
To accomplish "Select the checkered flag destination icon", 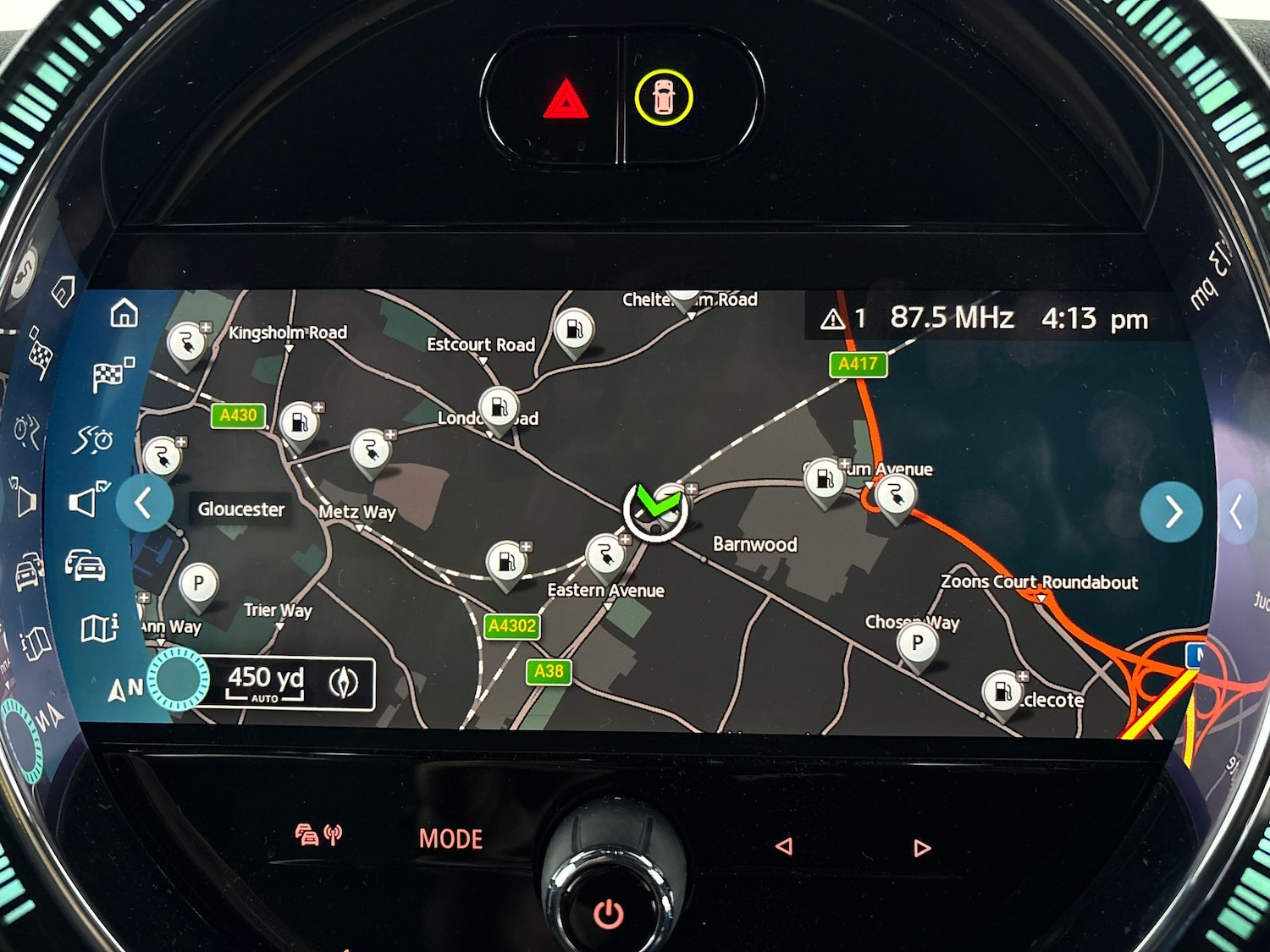I will 112,375.
